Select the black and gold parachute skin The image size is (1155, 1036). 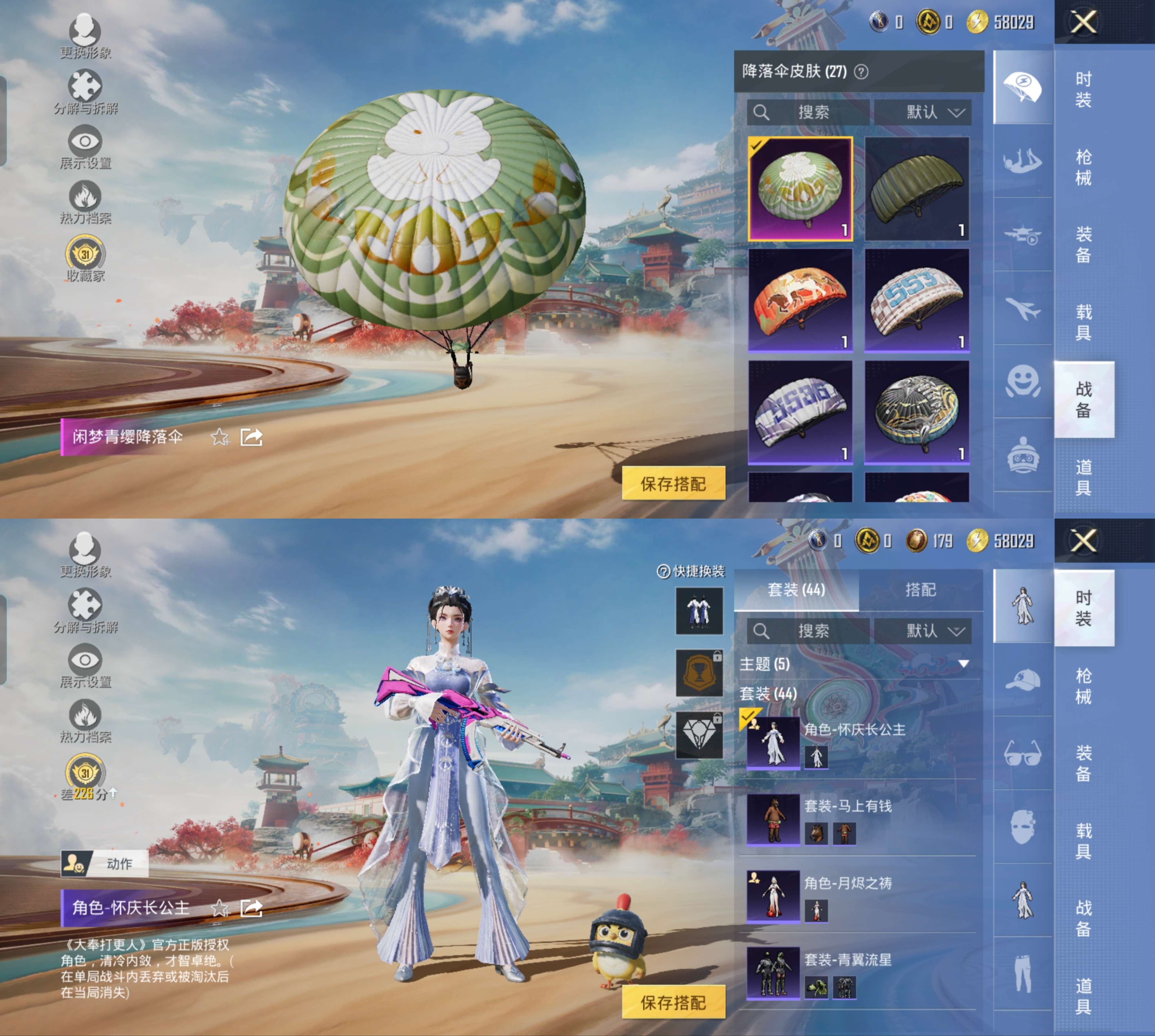(x=916, y=412)
